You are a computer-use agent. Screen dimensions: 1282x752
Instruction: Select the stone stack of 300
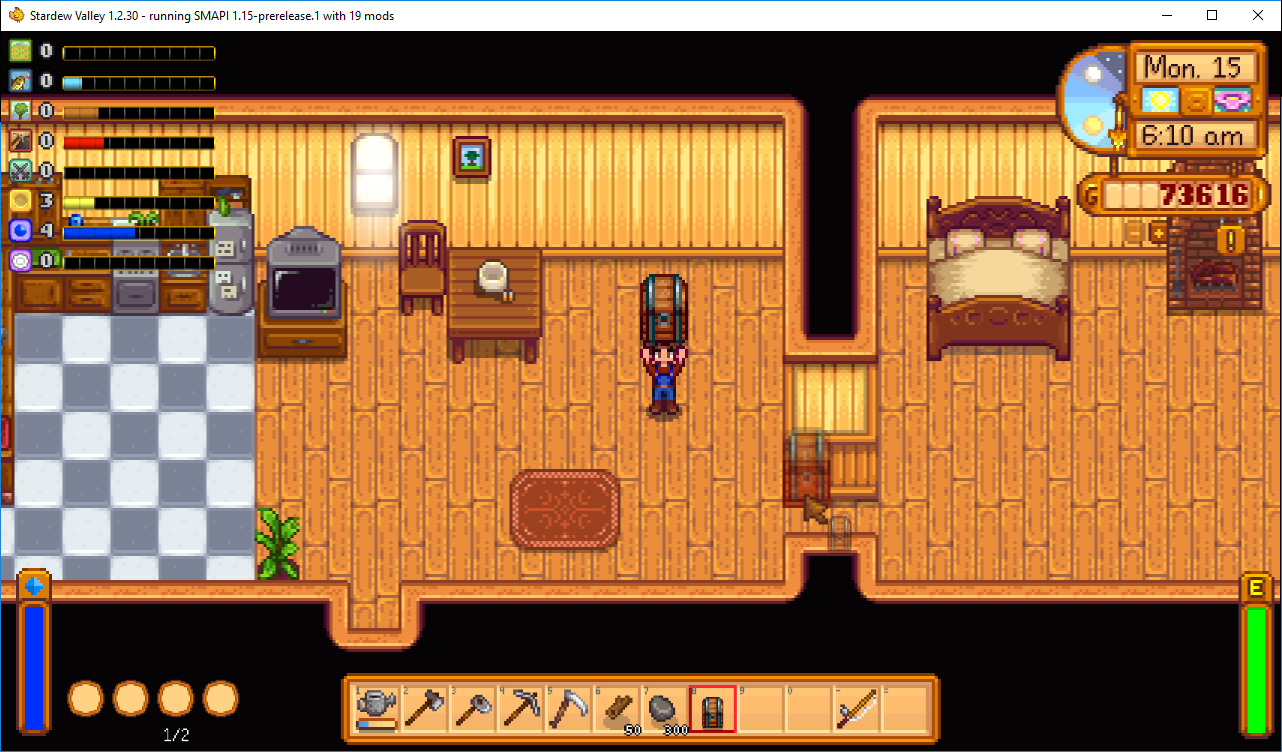[665, 709]
